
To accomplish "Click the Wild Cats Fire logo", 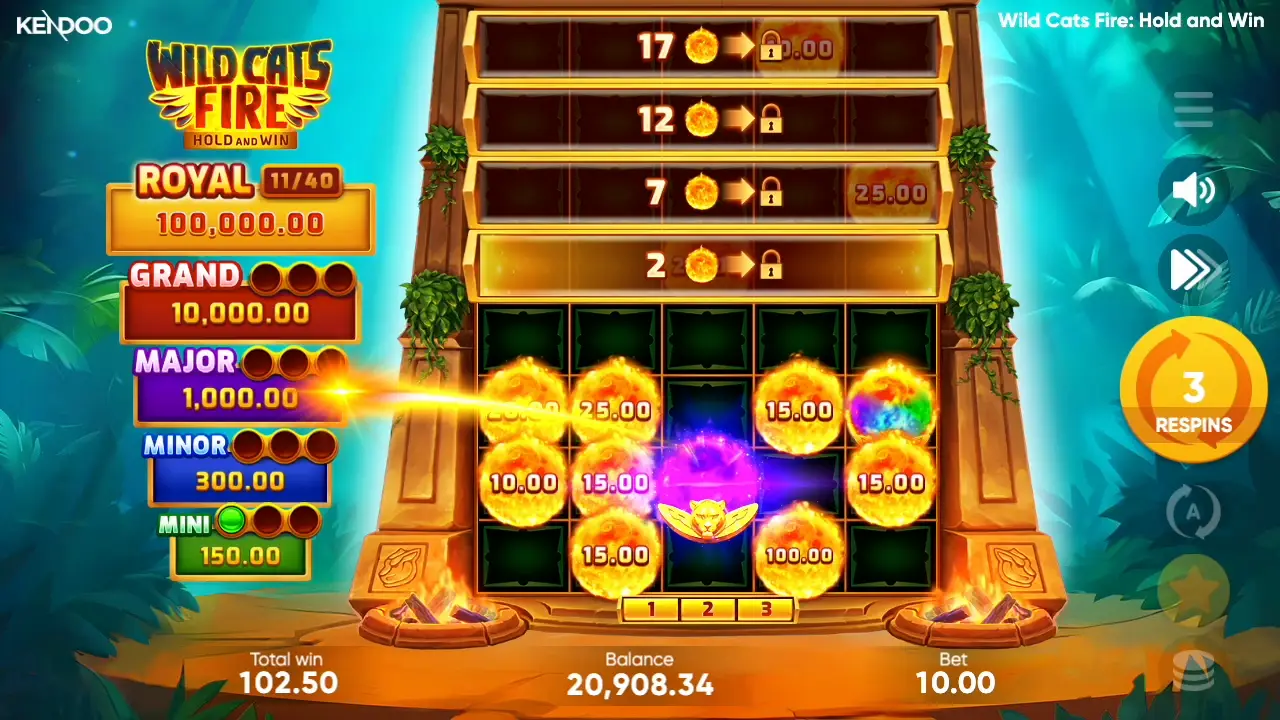I will tap(240, 90).
